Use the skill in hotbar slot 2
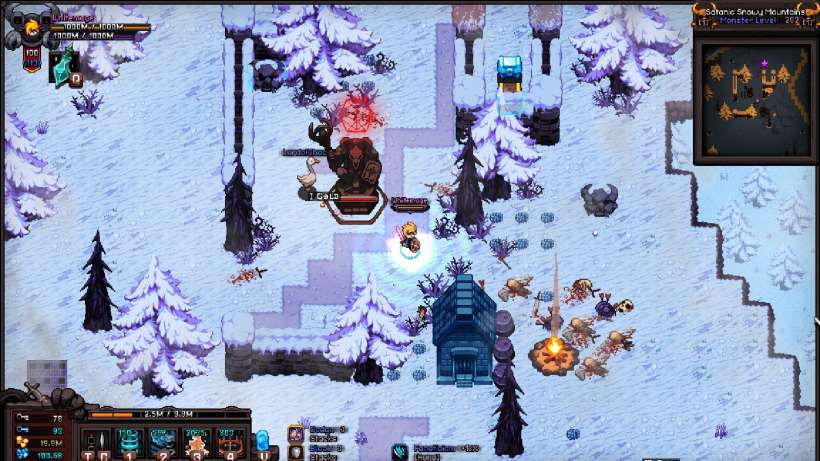 [163, 441]
